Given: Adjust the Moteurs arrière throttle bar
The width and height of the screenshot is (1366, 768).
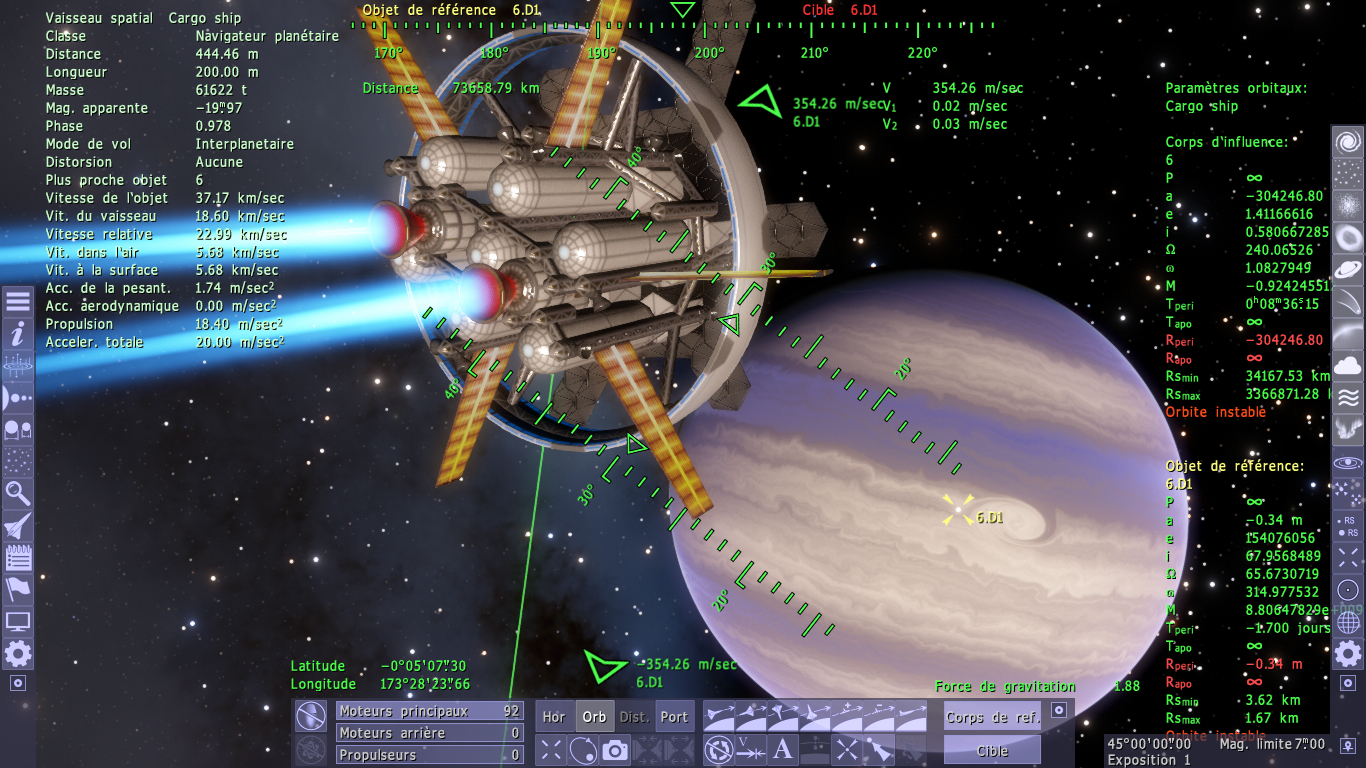Looking at the screenshot, I should [x=429, y=733].
